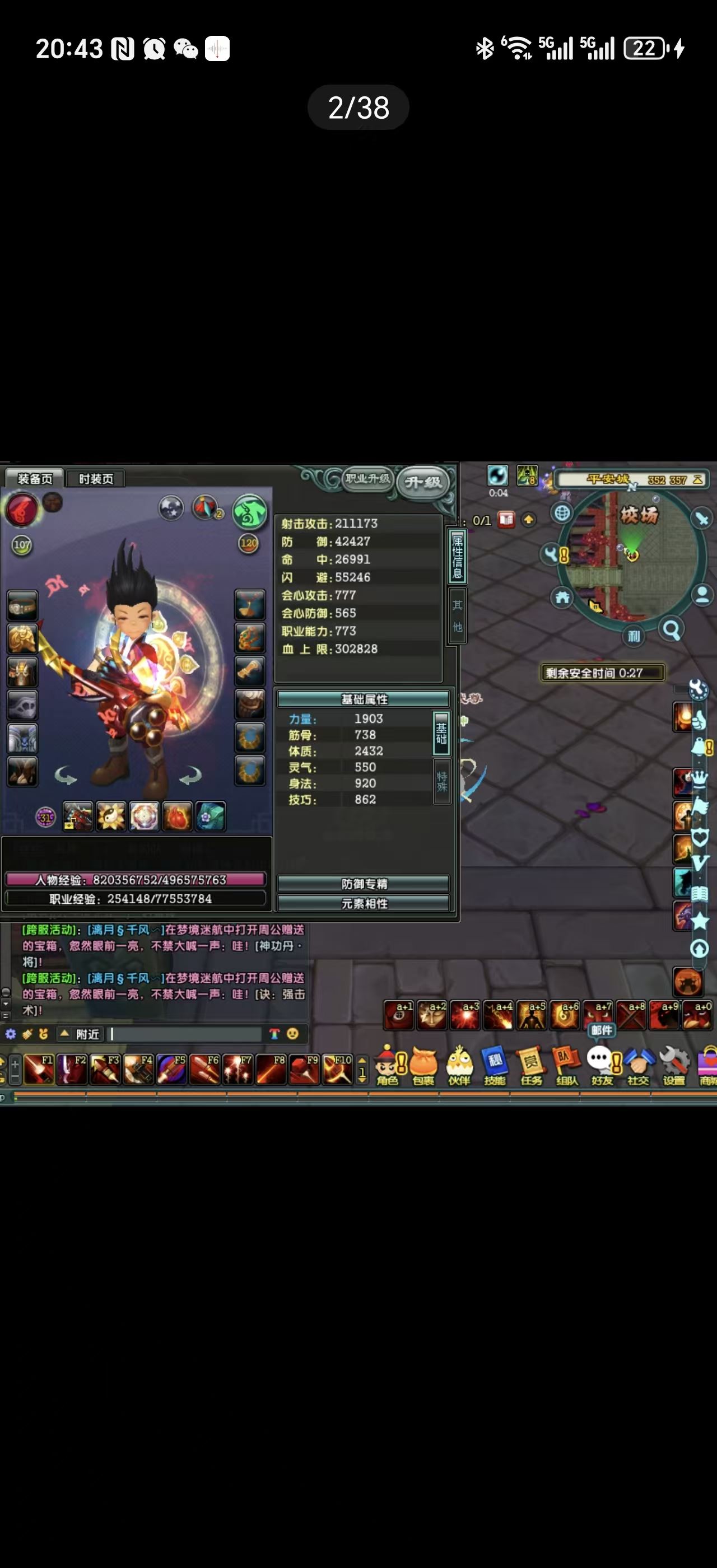Switch to the 时装页 (fashion) tab
Image resolution: width=717 pixels, height=1568 pixels.
click(96, 478)
